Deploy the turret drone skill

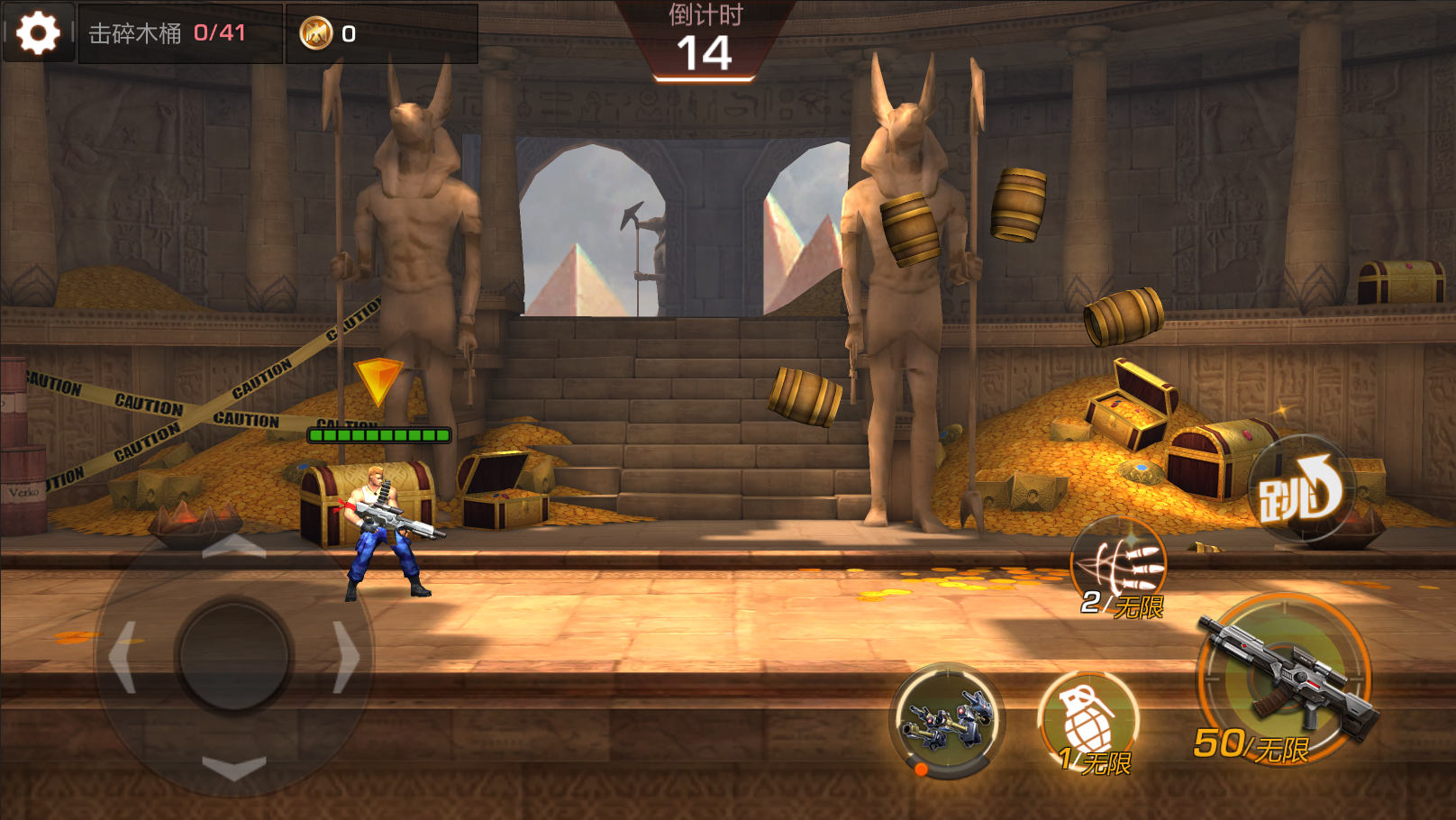[x=947, y=721]
